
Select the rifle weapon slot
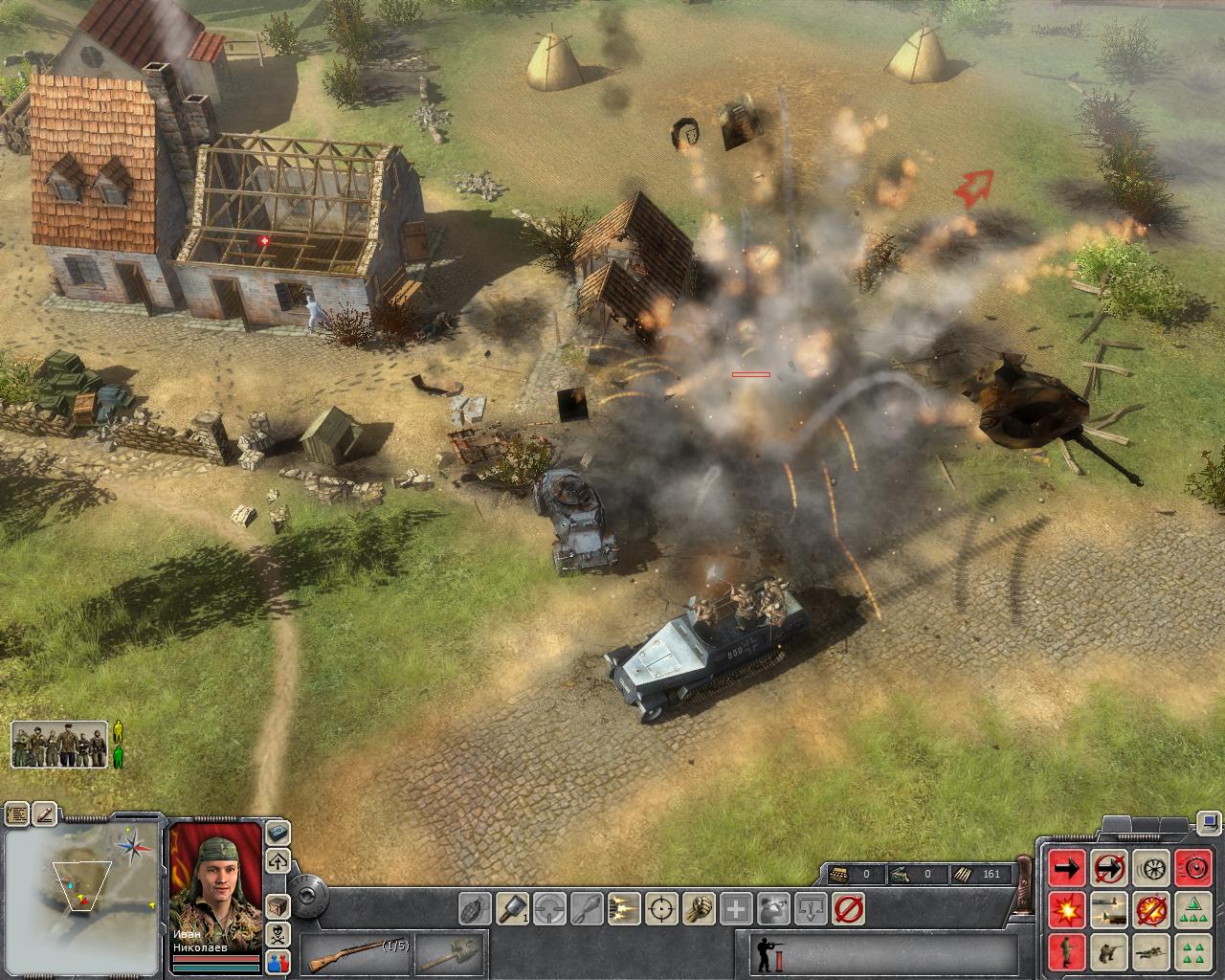click(356, 953)
